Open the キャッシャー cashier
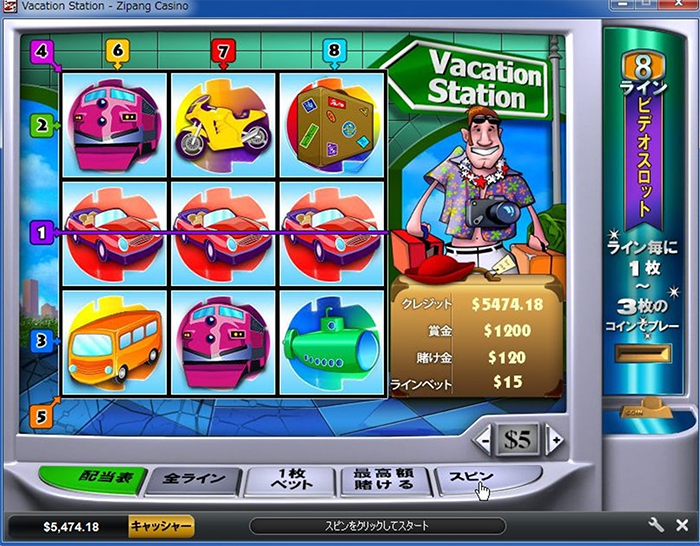Screen dimensions: 700x546 point(160,525)
